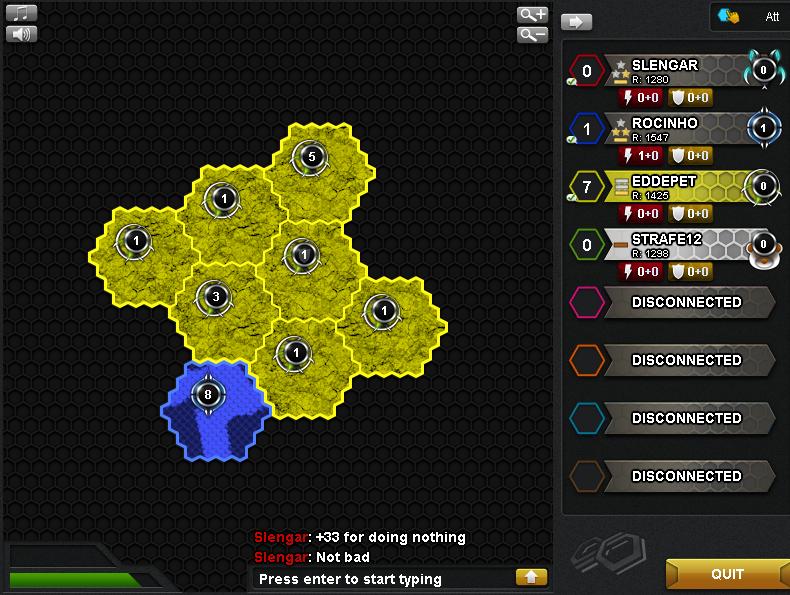Mute sound with the speaker button

21,34
